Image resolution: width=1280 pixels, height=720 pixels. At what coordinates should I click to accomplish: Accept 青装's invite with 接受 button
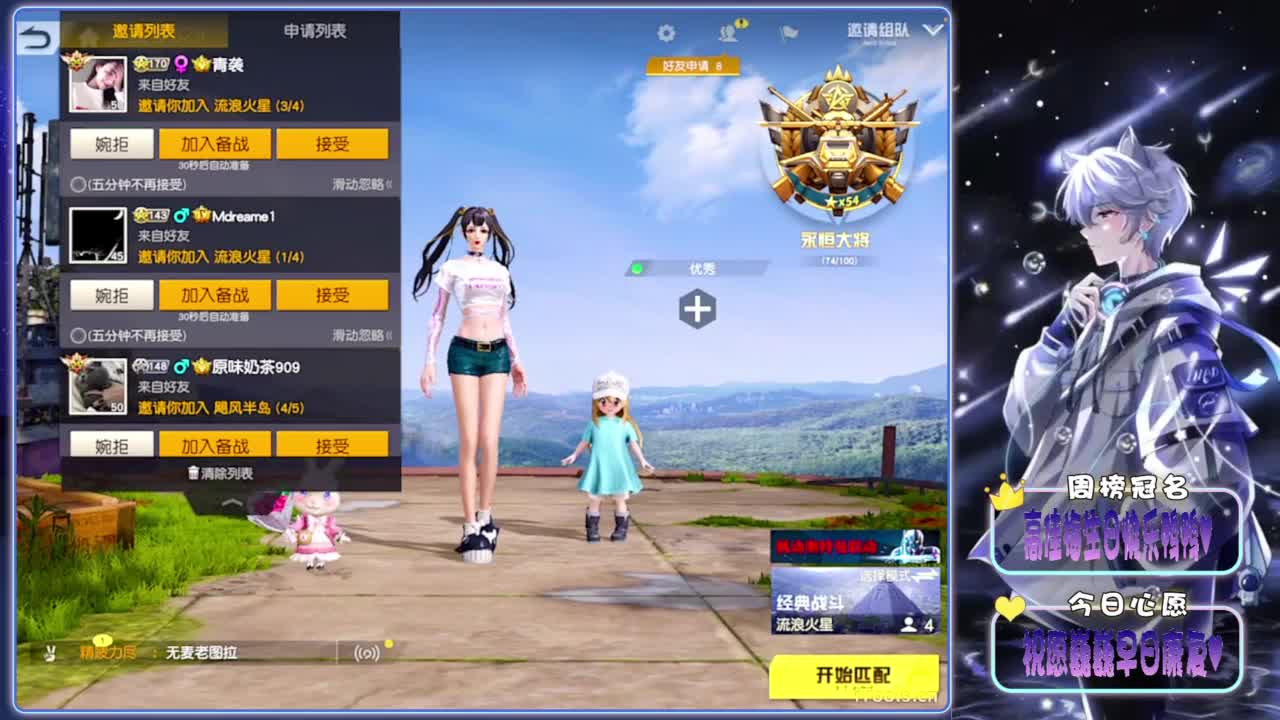click(x=333, y=143)
